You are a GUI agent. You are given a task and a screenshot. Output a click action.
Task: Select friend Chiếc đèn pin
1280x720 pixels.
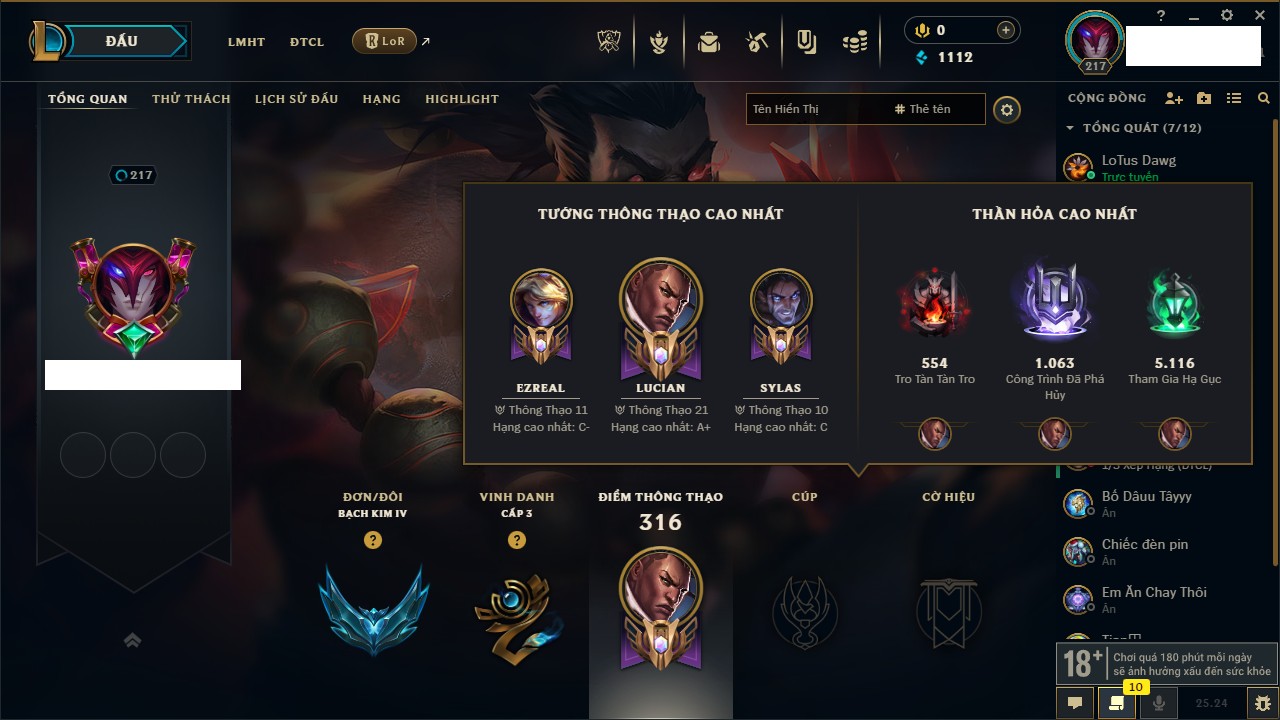[1144, 545]
